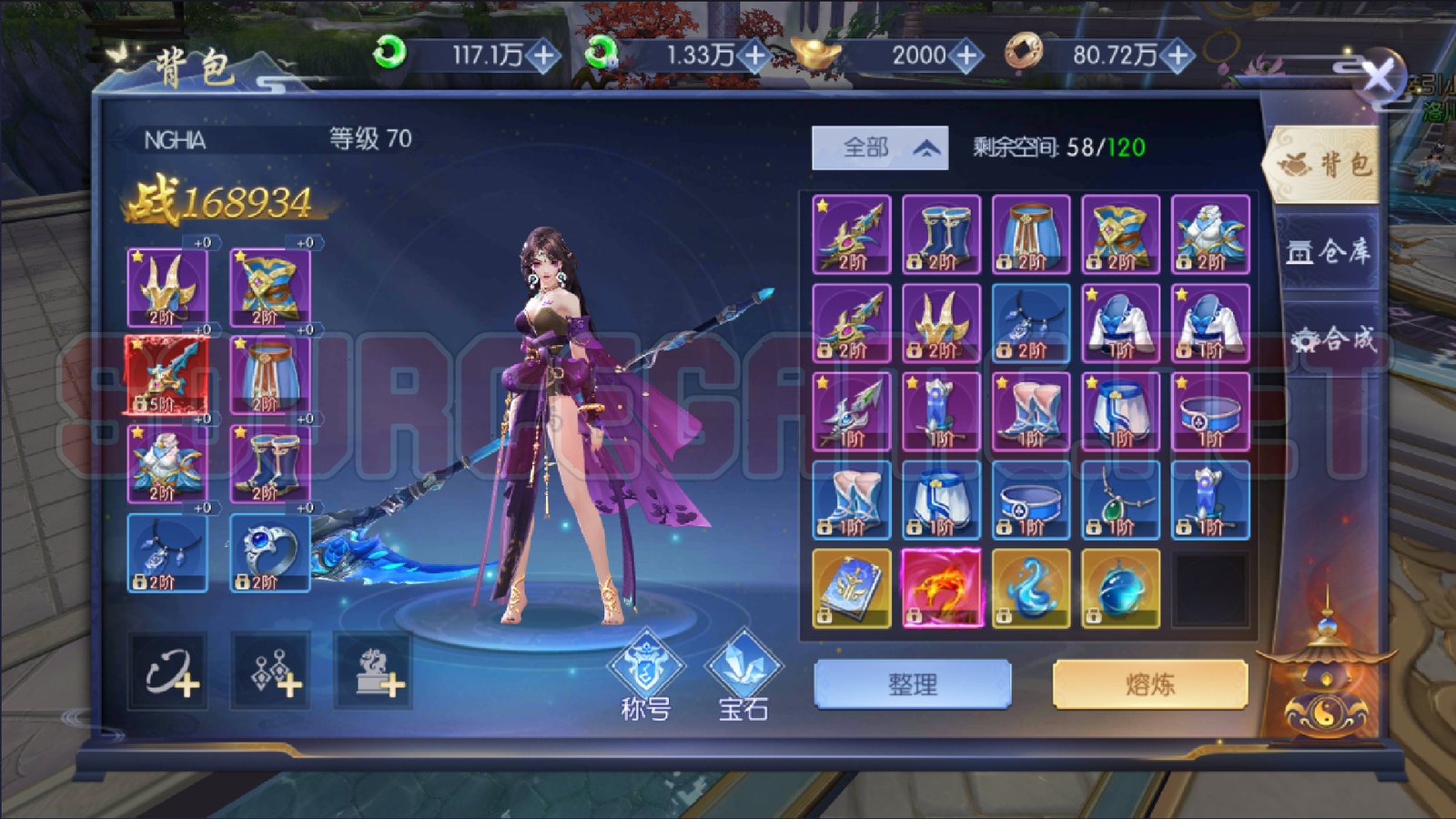Select the 背包 backpack tab
This screenshot has height=819, width=1456.
pos(1324,165)
